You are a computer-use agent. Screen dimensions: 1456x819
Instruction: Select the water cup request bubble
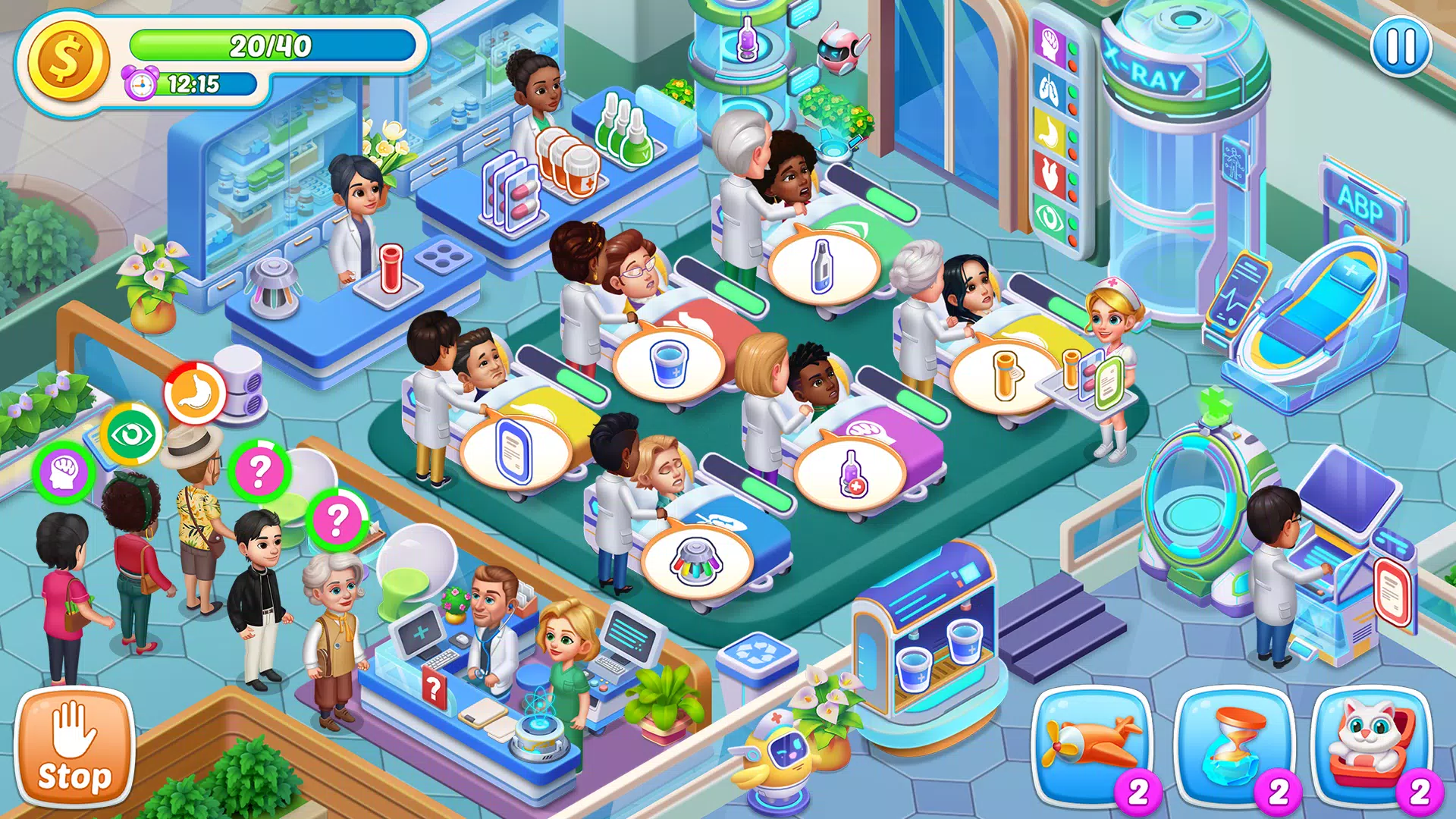pos(669,363)
